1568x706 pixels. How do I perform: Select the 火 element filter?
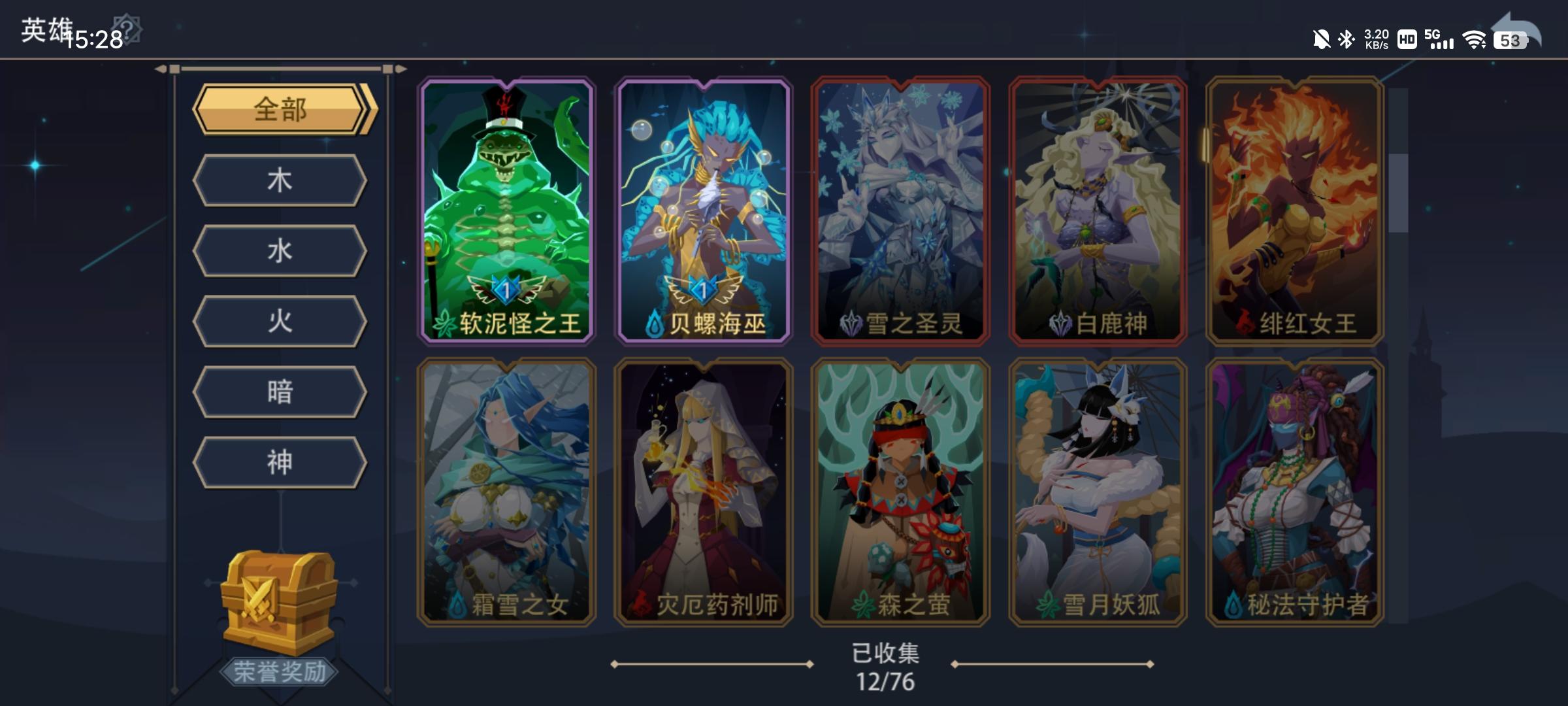point(280,322)
